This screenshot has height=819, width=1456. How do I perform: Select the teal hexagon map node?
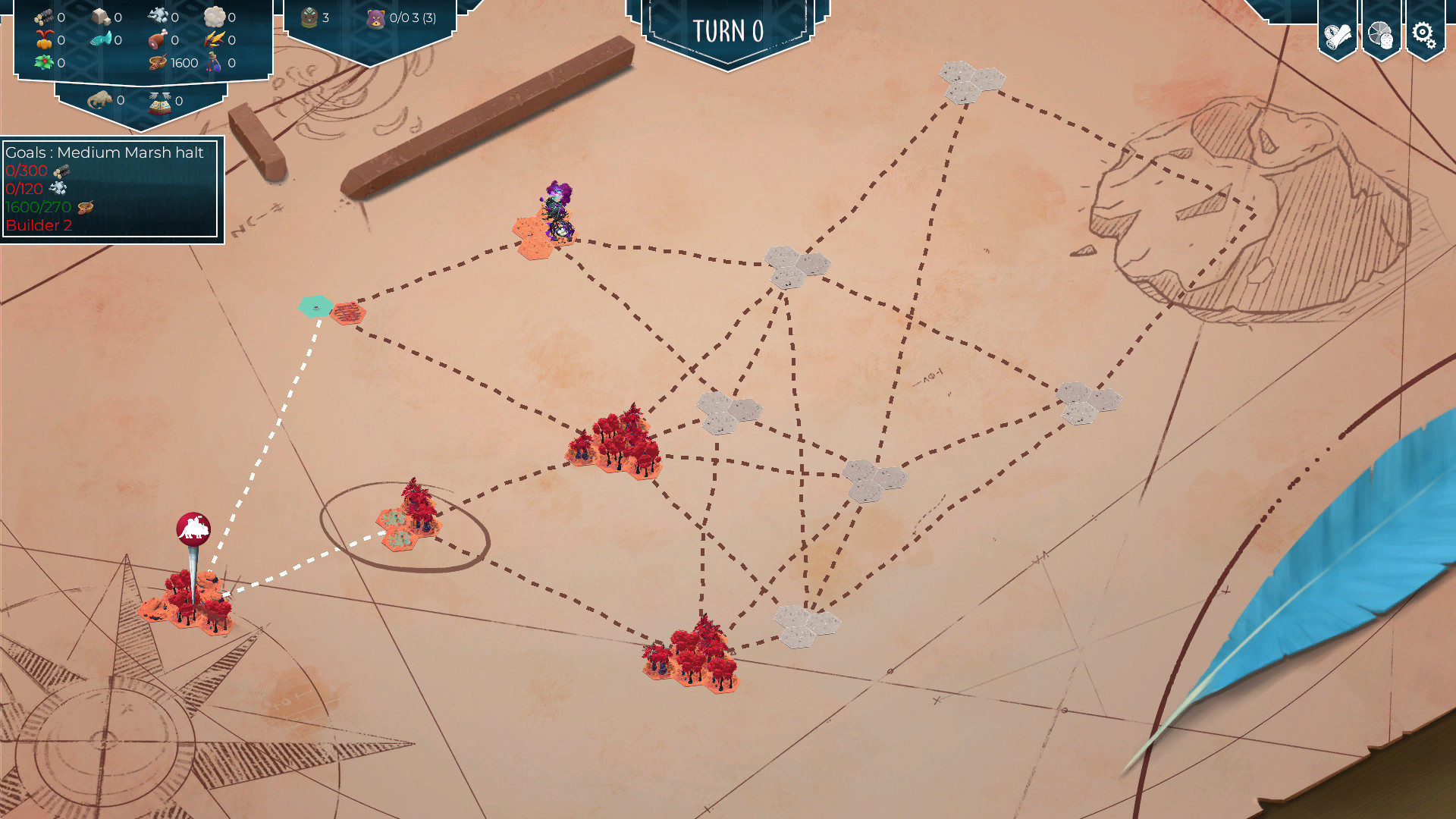(x=315, y=306)
